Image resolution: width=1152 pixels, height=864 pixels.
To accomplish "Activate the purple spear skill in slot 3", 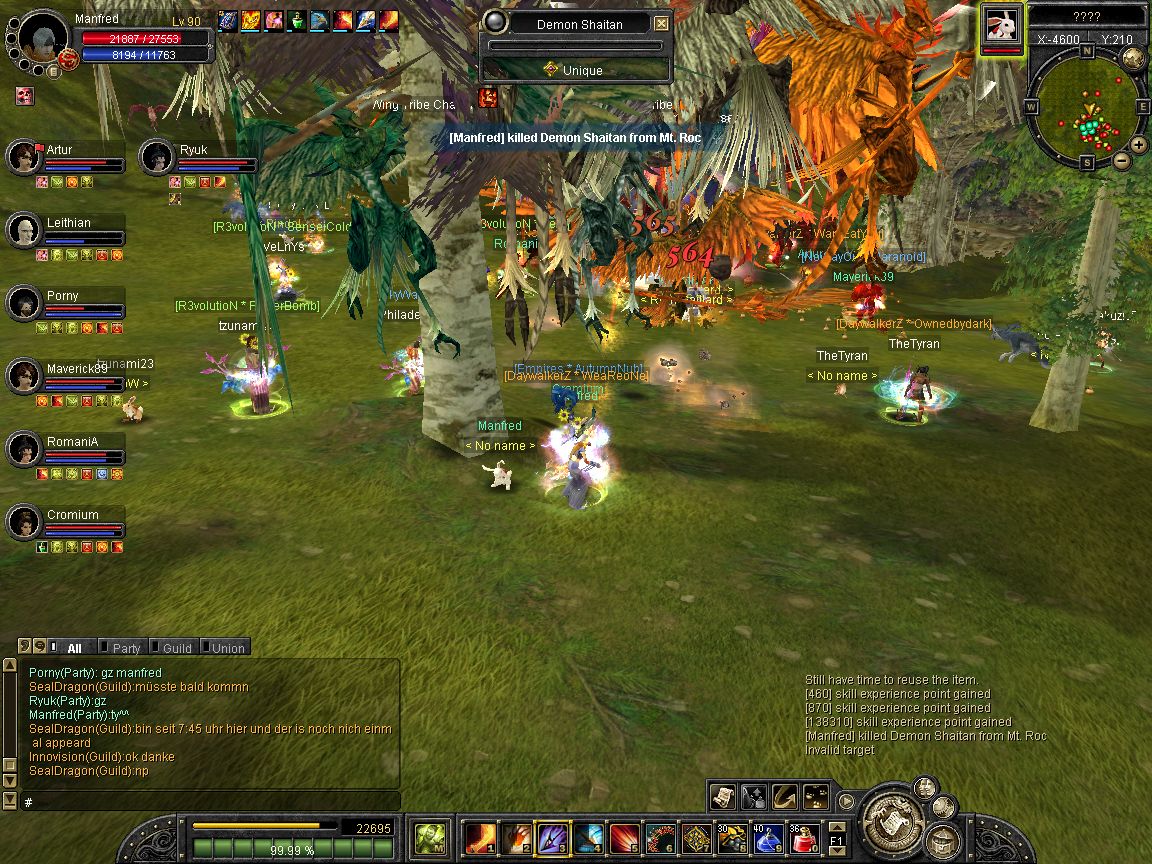I will tap(553, 837).
